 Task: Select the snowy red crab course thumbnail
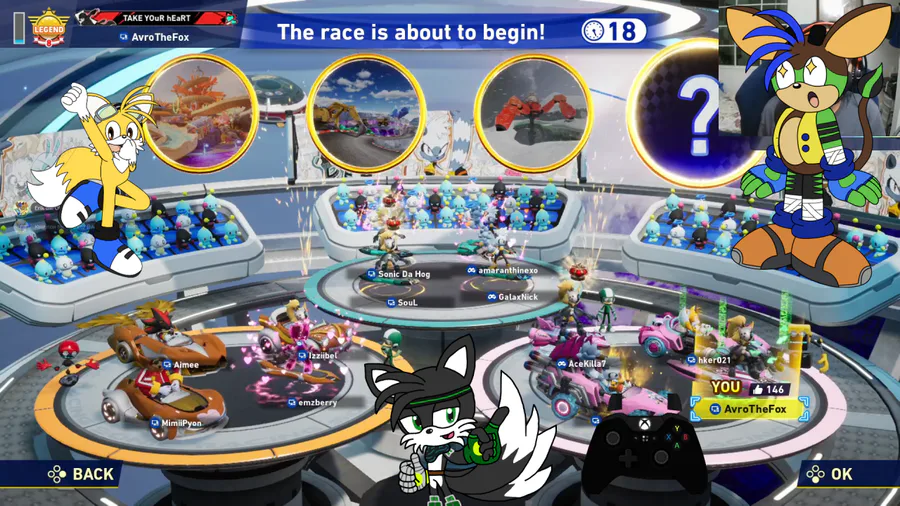pos(533,112)
